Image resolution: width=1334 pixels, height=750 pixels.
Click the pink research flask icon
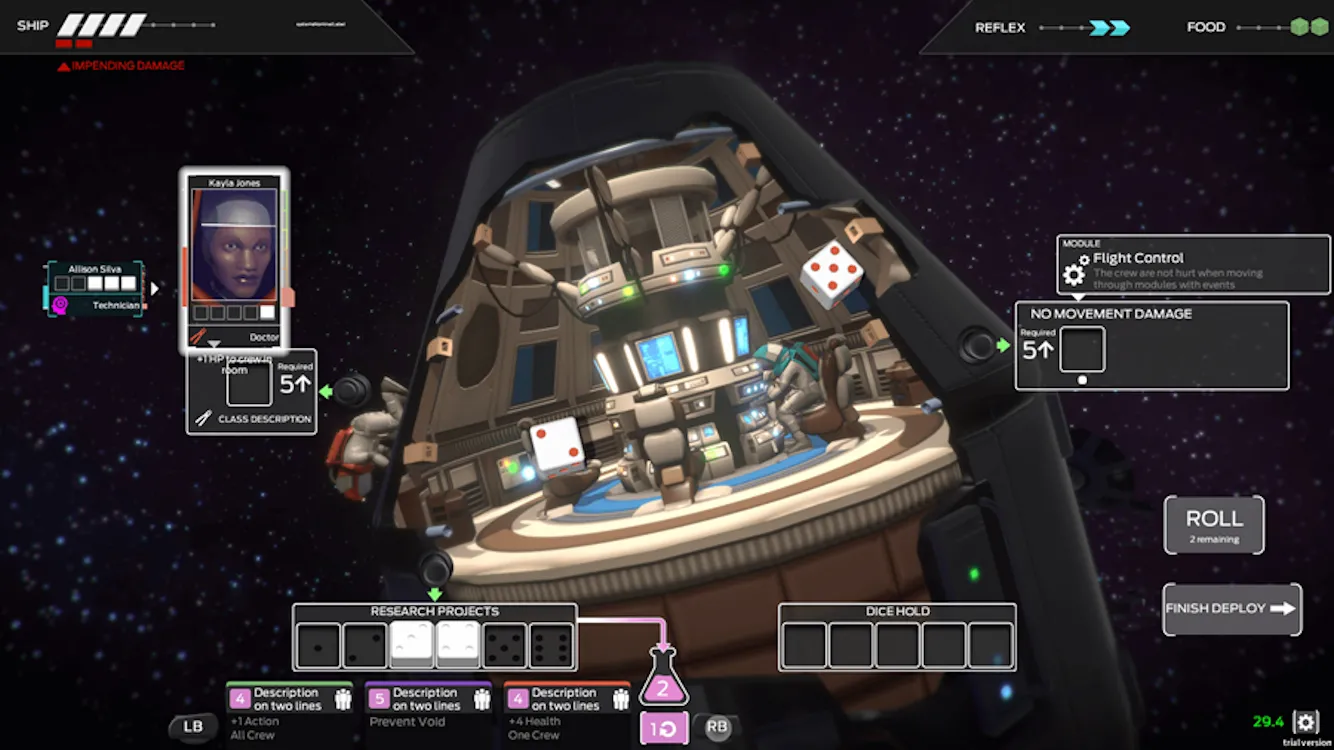662,681
